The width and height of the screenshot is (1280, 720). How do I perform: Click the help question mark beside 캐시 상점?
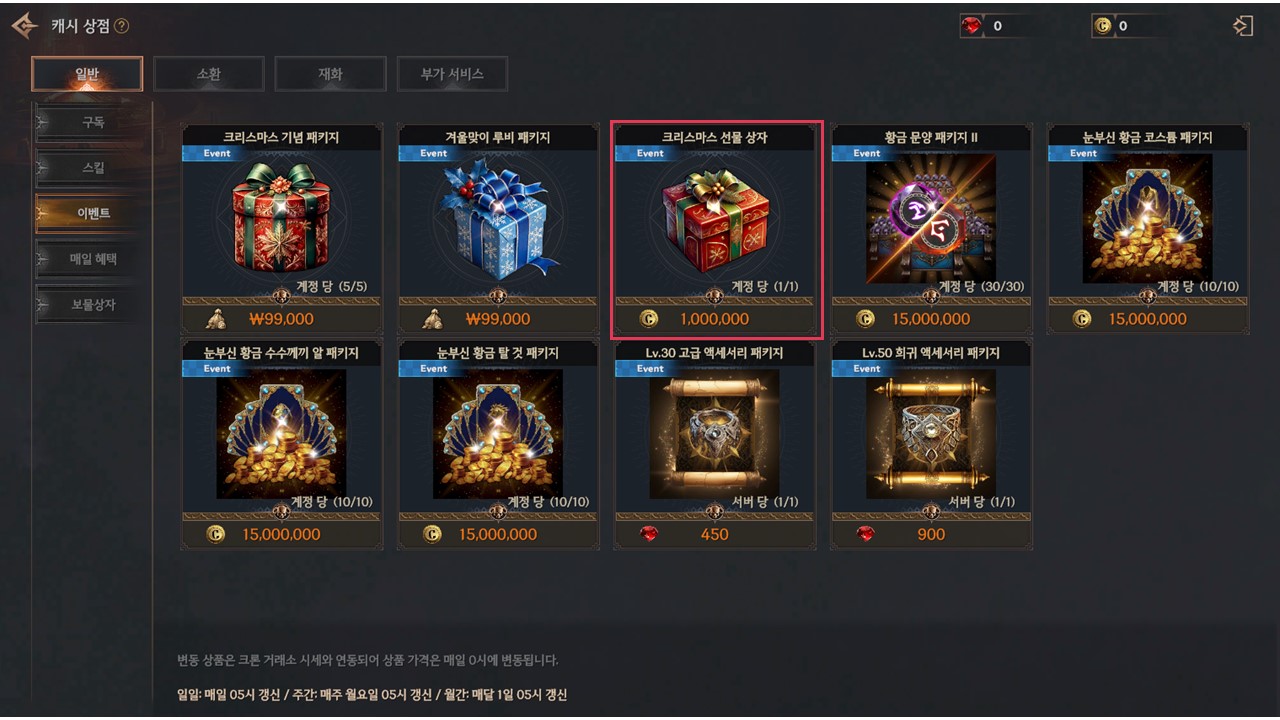point(121,26)
